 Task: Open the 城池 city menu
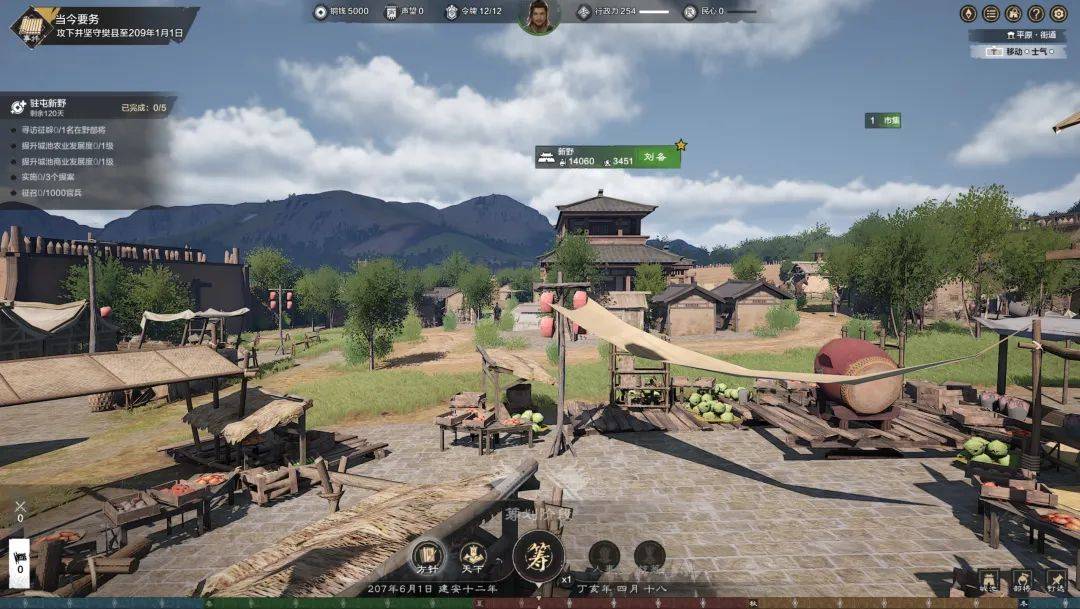coord(988,581)
